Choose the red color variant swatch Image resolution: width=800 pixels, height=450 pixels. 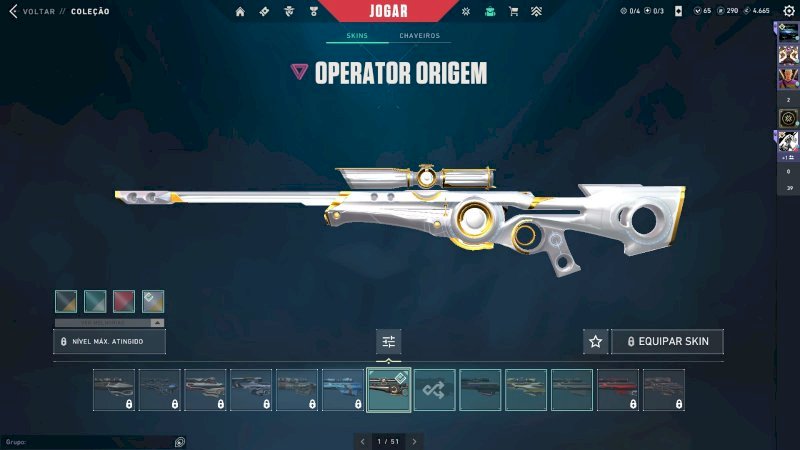[x=124, y=301]
